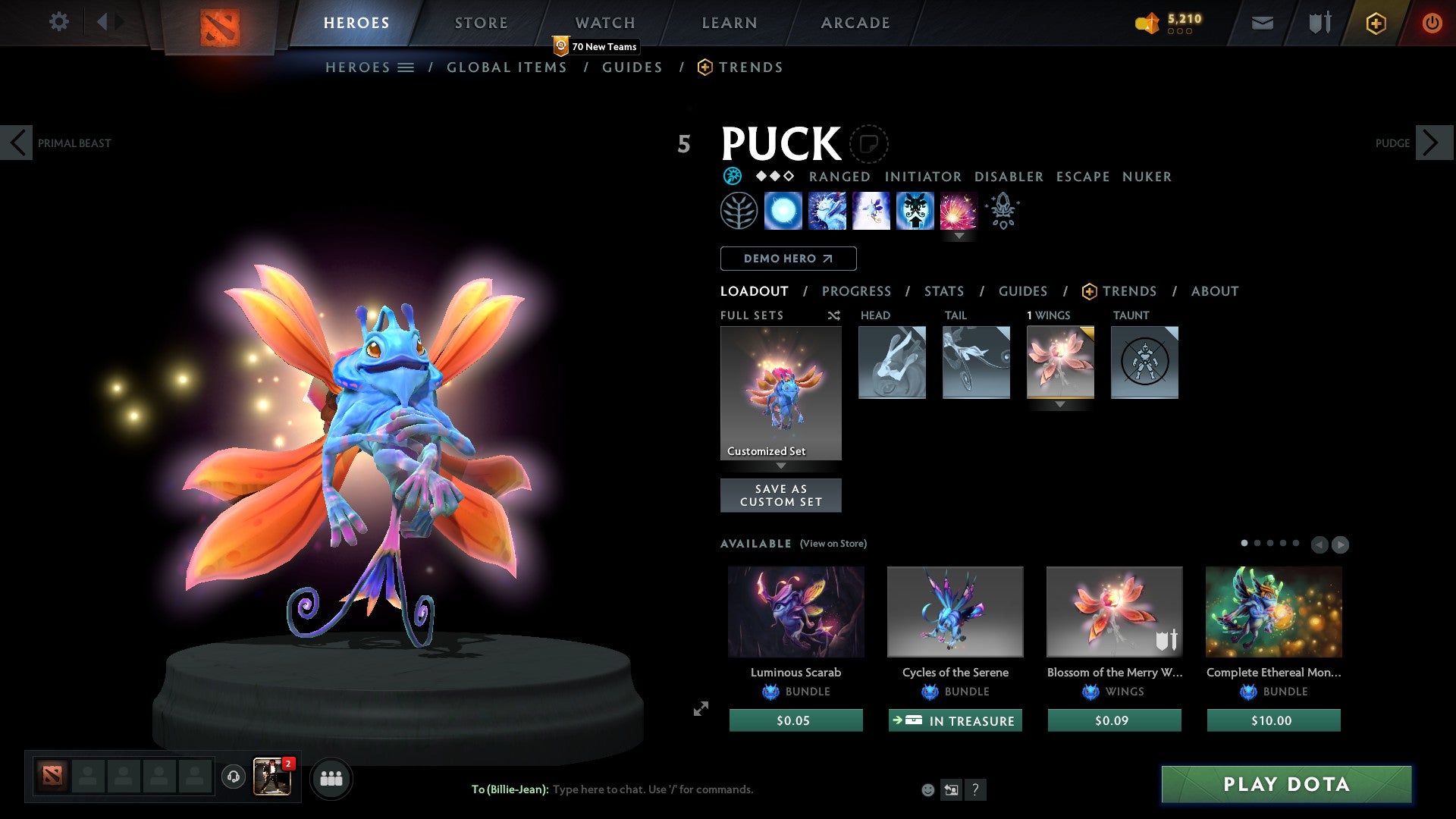Screen dimensions: 1456x819
Task: Open the party finder people icon
Action: (331, 778)
